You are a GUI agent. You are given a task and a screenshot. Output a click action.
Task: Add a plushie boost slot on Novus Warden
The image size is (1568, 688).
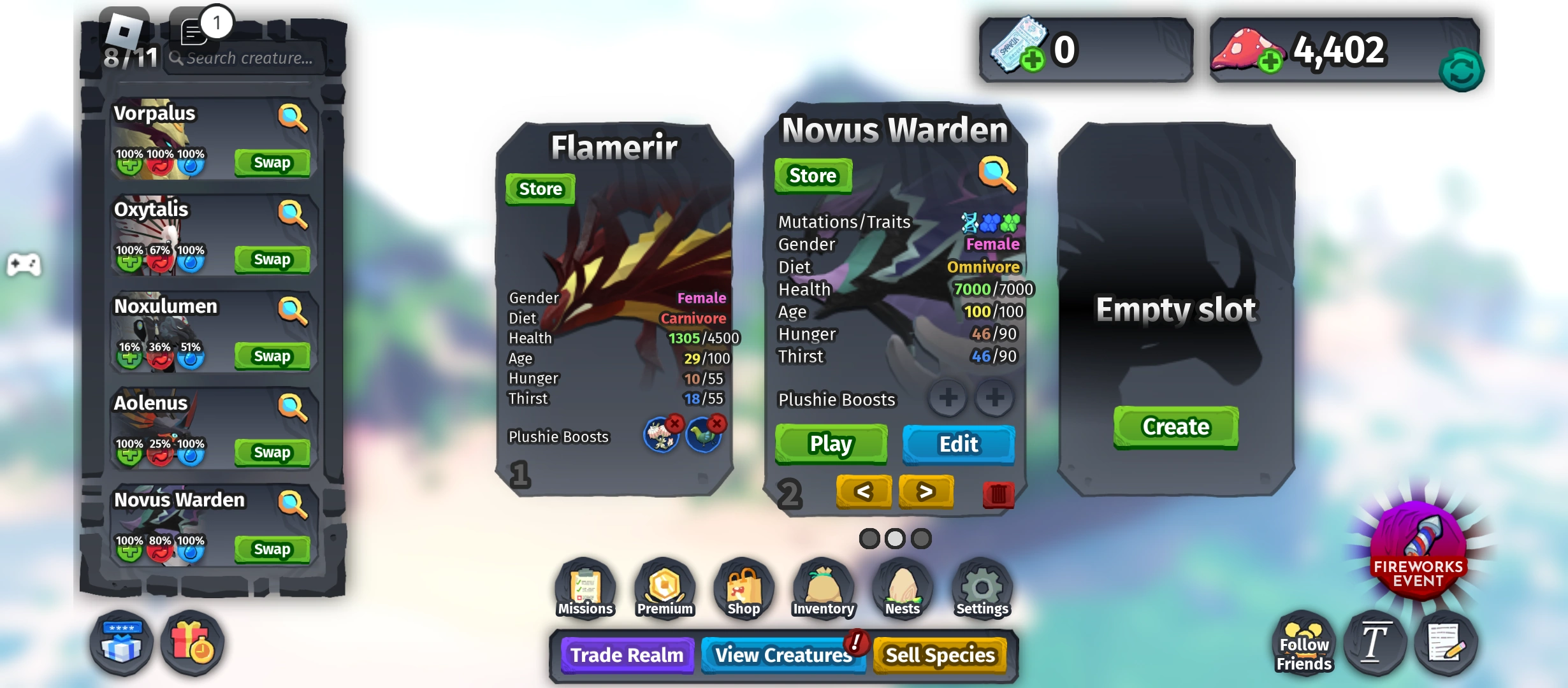coord(948,399)
